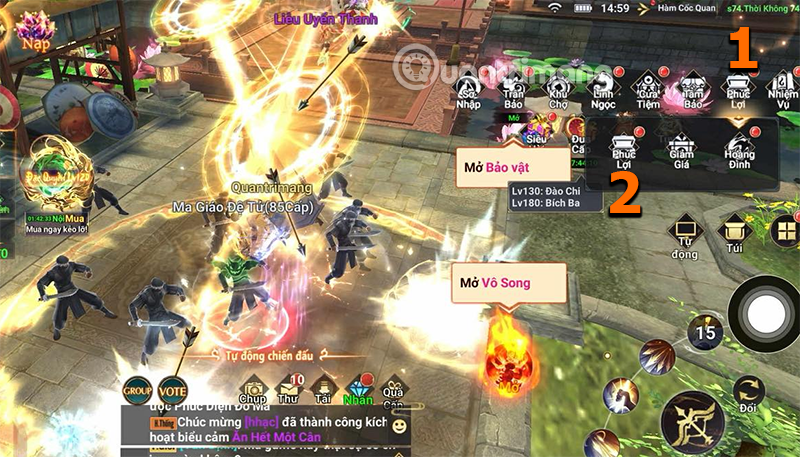Open the Túi bag inventory
This screenshot has width=800, height=457.
734,236
